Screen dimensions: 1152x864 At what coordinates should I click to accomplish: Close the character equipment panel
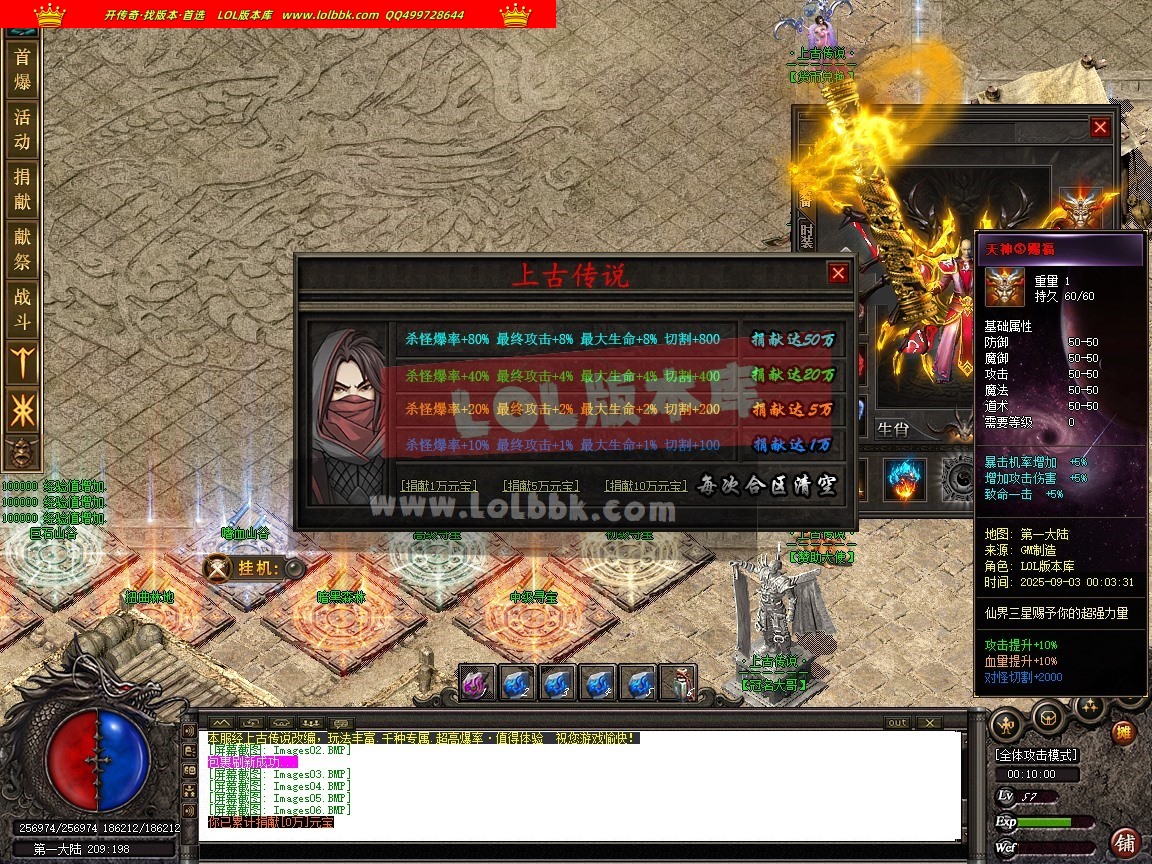(1100, 127)
